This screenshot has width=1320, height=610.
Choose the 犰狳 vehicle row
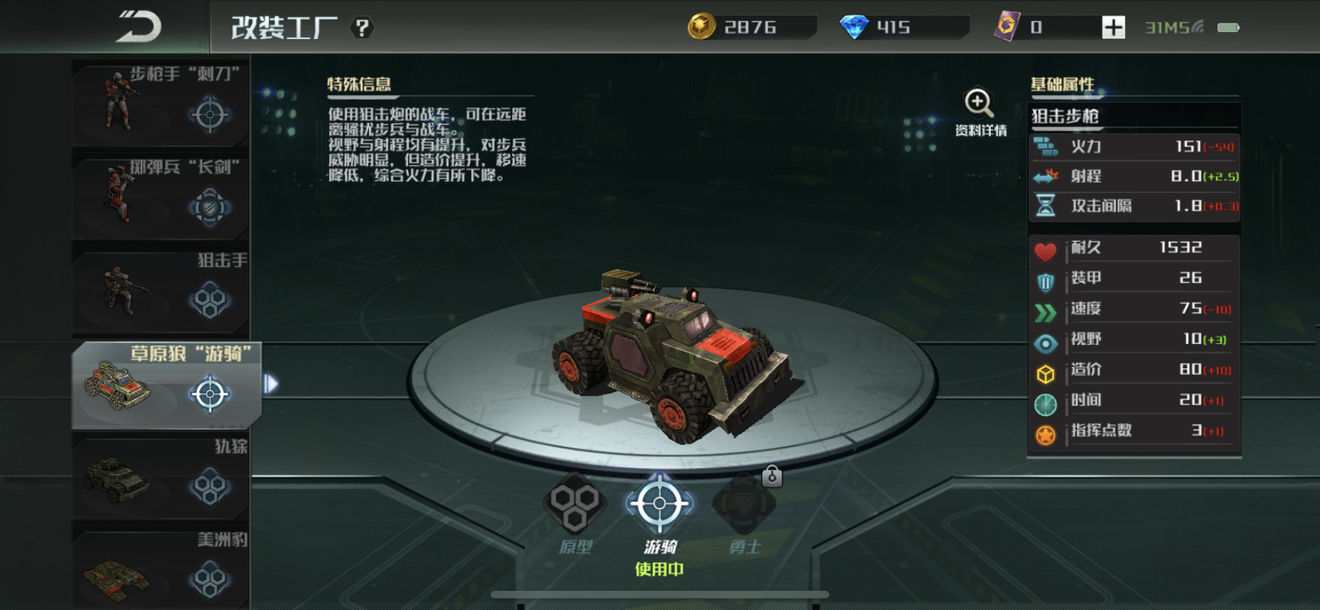coord(160,476)
